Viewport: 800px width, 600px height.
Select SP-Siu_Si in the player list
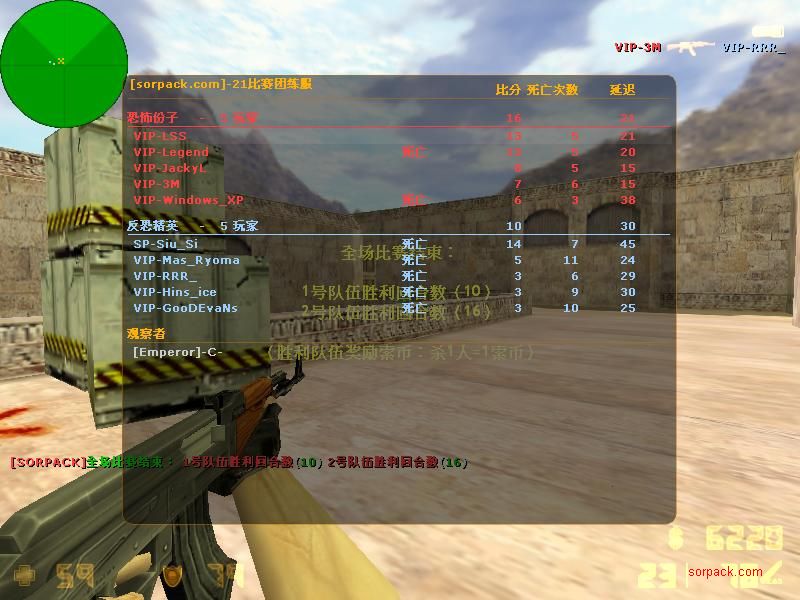coord(166,244)
